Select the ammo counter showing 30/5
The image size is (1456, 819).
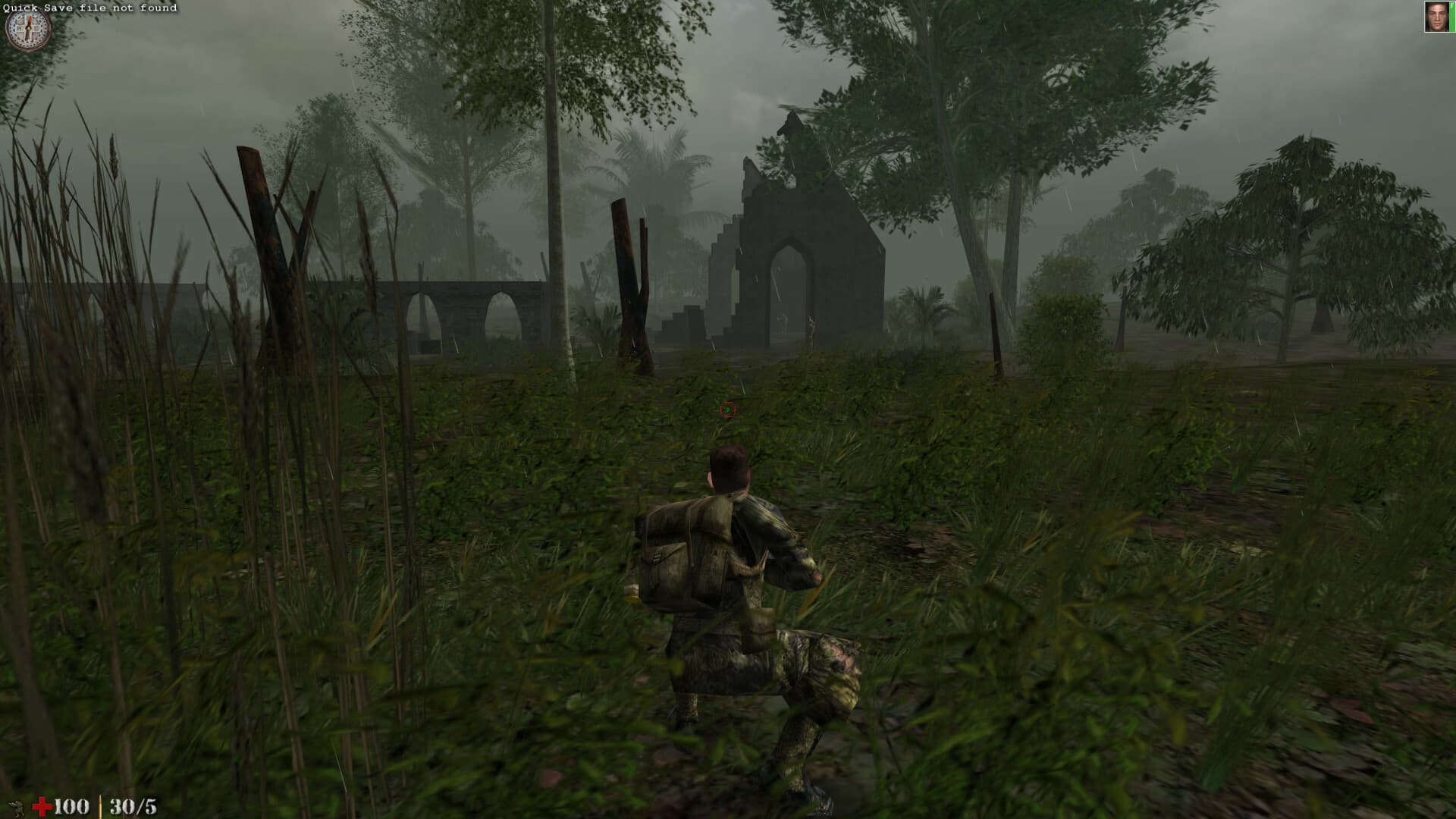tap(134, 805)
